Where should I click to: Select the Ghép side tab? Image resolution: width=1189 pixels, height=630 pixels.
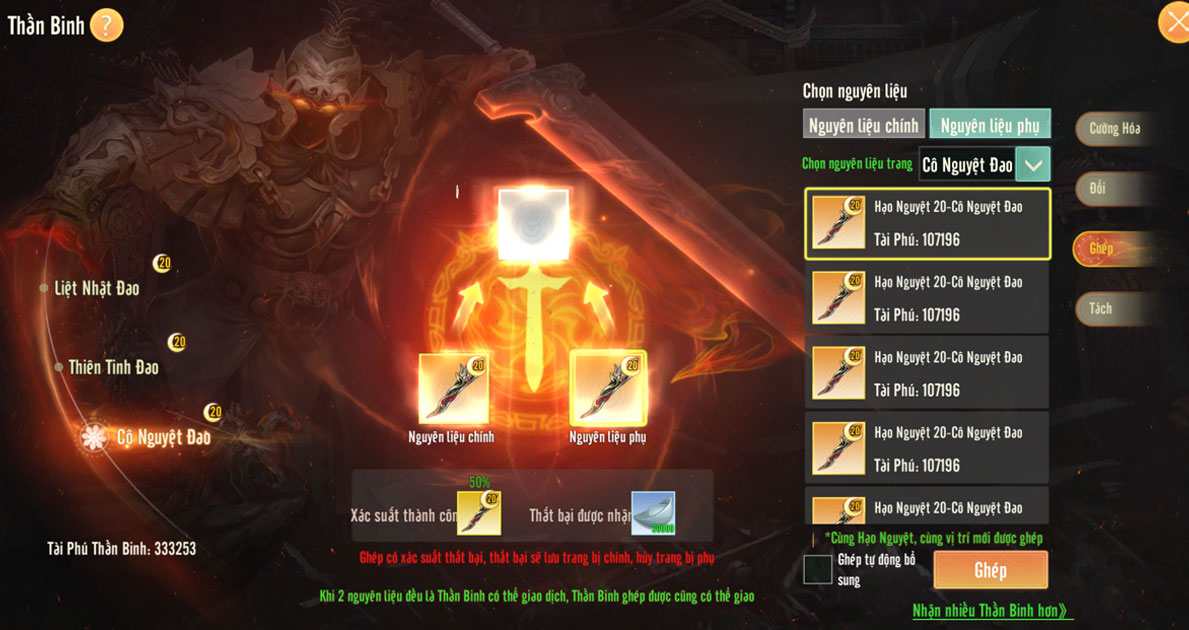click(1102, 249)
